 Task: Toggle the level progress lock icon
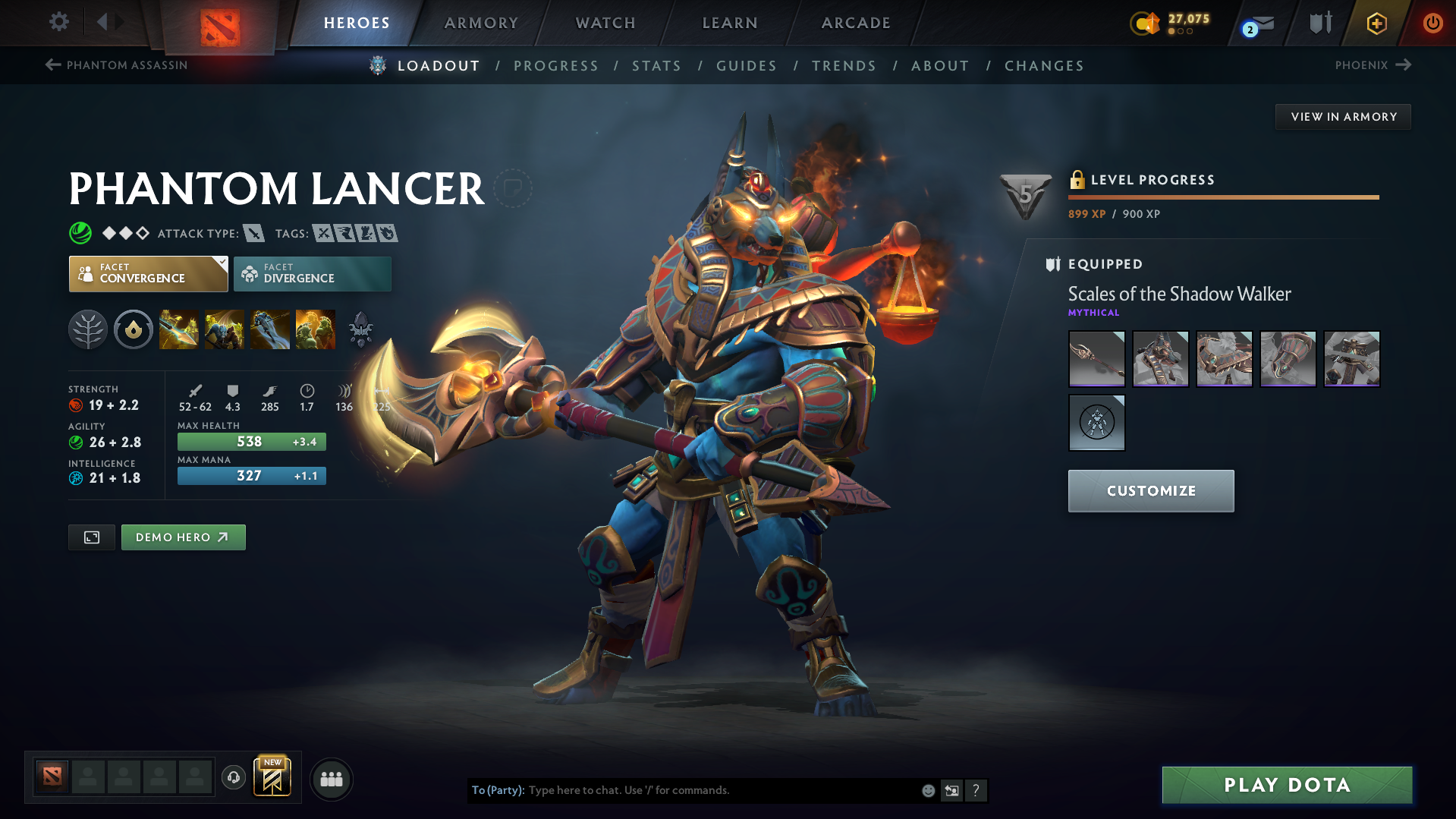1076,180
